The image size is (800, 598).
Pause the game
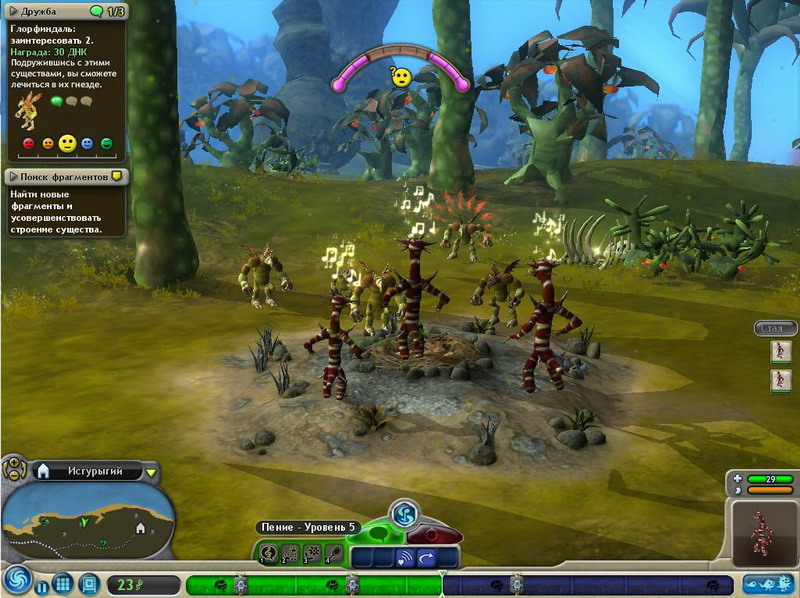(42, 586)
